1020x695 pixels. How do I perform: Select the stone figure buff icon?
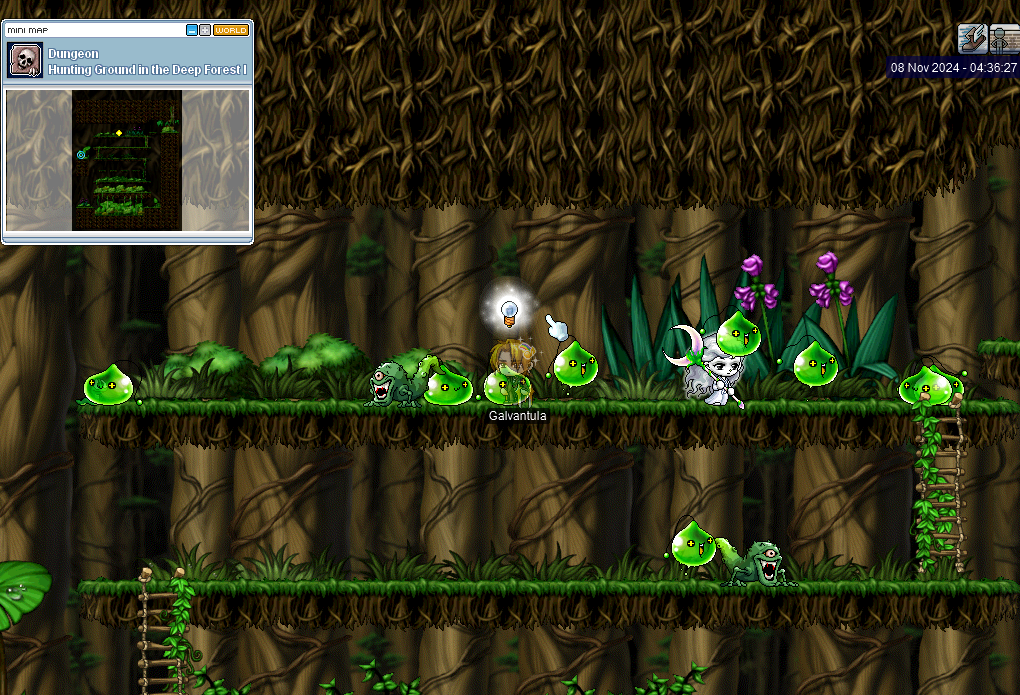[x=1004, y=39]
